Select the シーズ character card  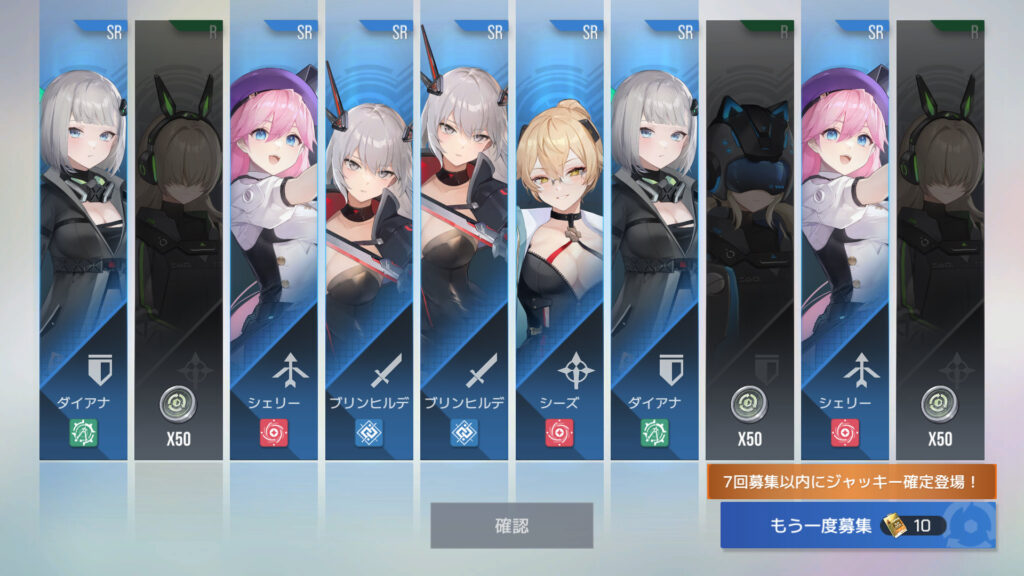(x=560, y=240)
